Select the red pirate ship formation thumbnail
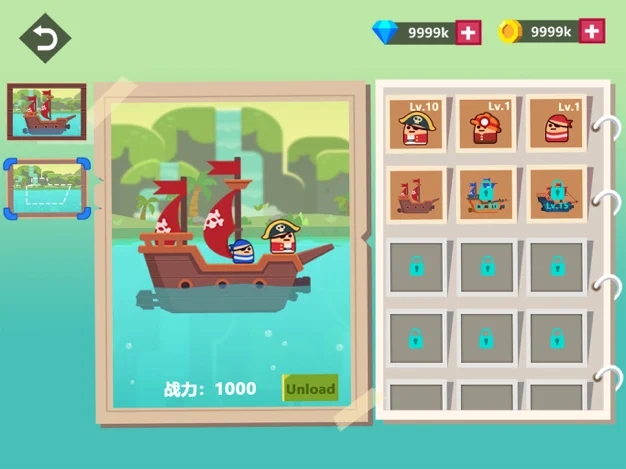 [x=46, y=112]
